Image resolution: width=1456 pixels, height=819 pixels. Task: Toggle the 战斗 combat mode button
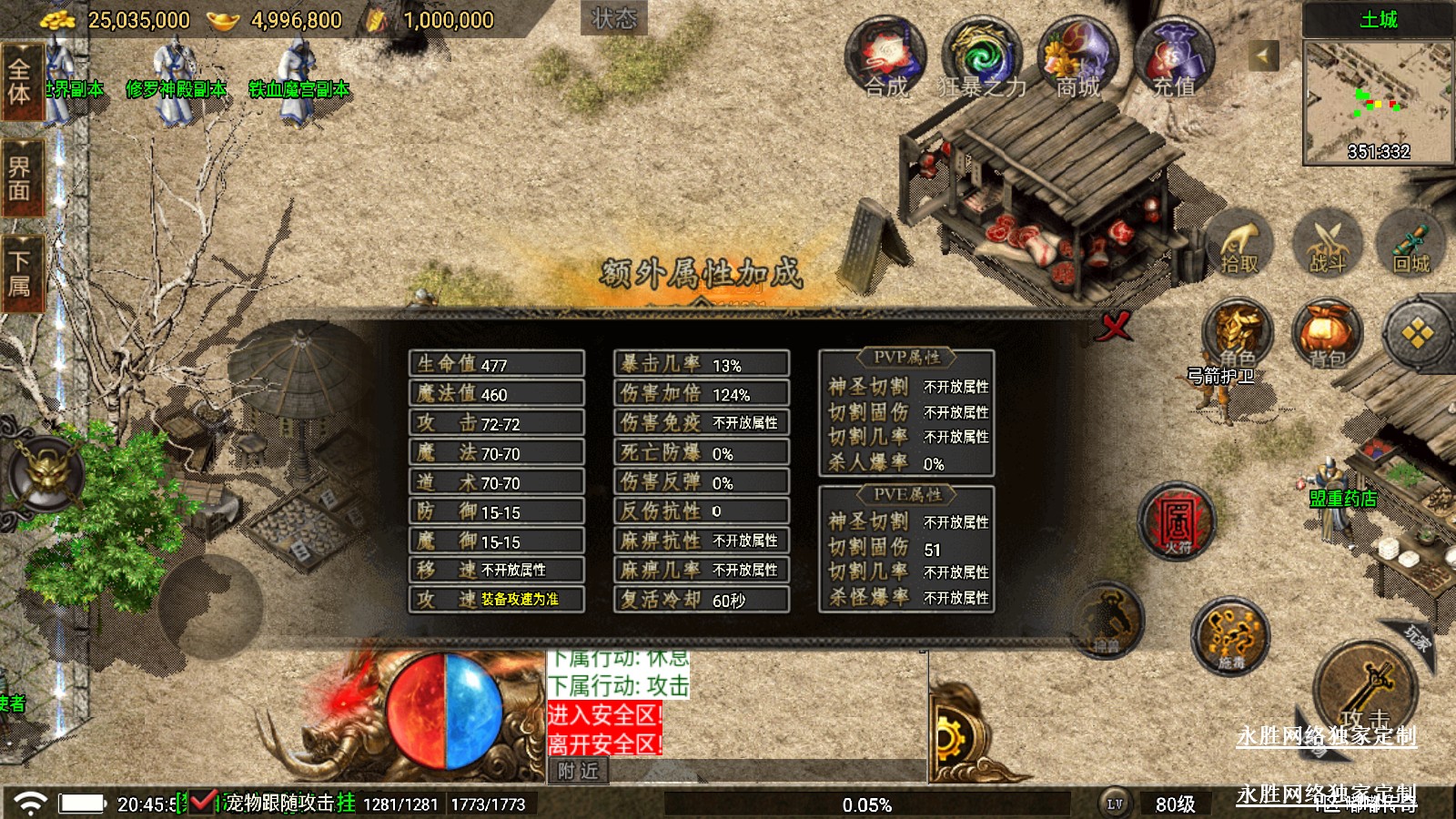[x=1327, y=245]
